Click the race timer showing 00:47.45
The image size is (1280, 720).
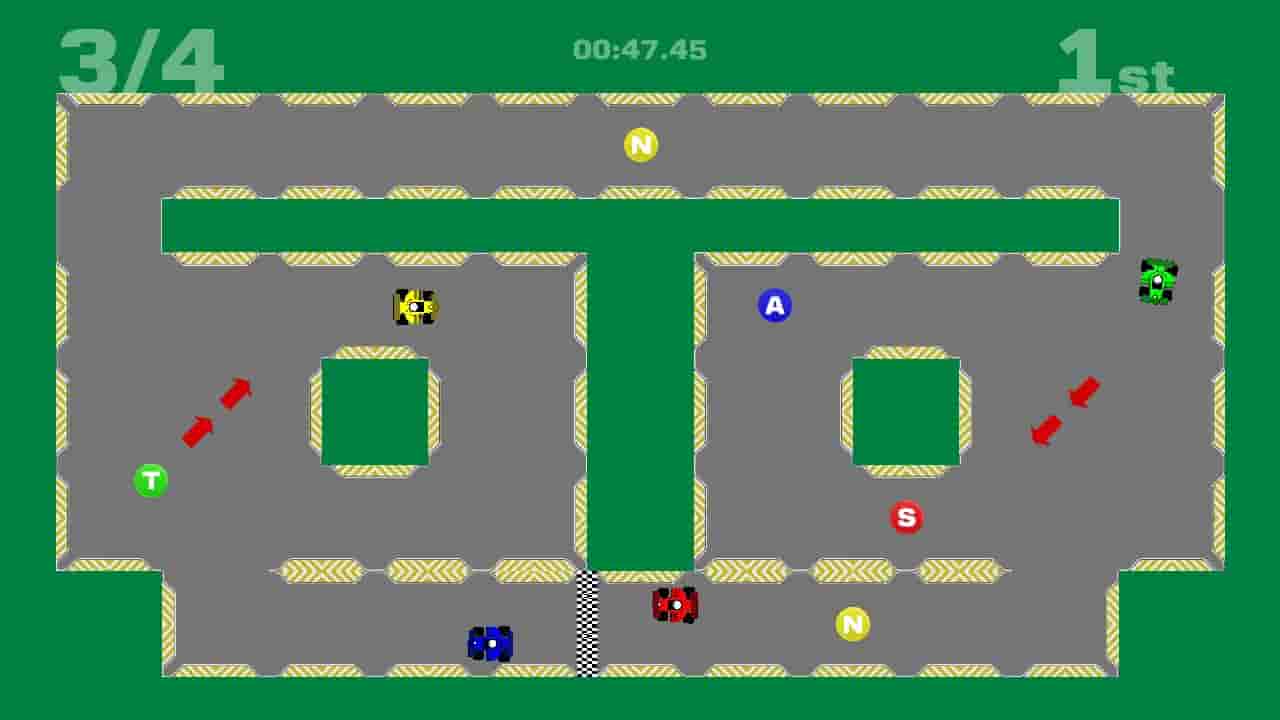[640, 44]
